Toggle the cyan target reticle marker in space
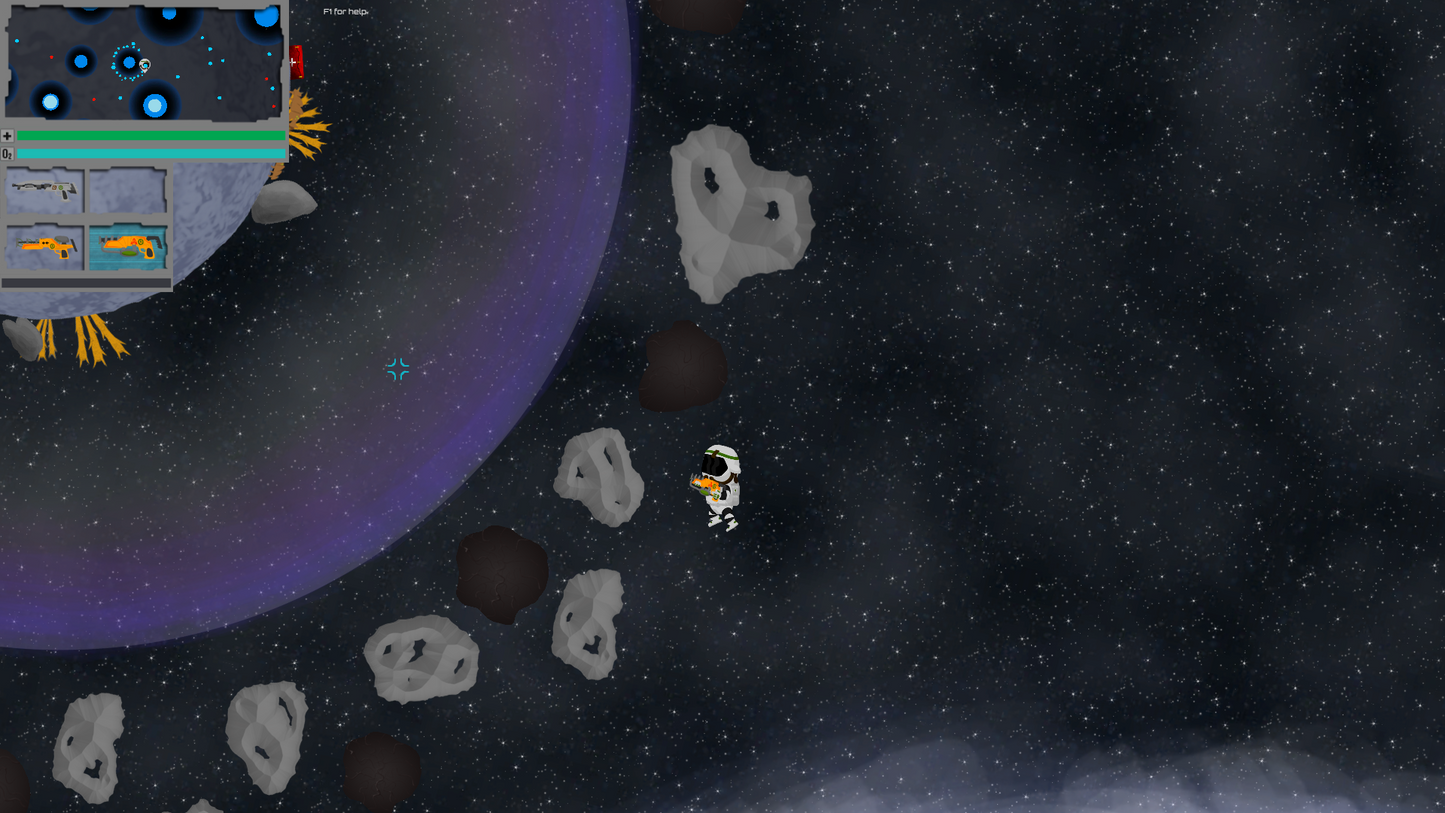Image resolution: width=1445 pixels, height=813 pixels. pyautogui.click(x=396, y=369)
